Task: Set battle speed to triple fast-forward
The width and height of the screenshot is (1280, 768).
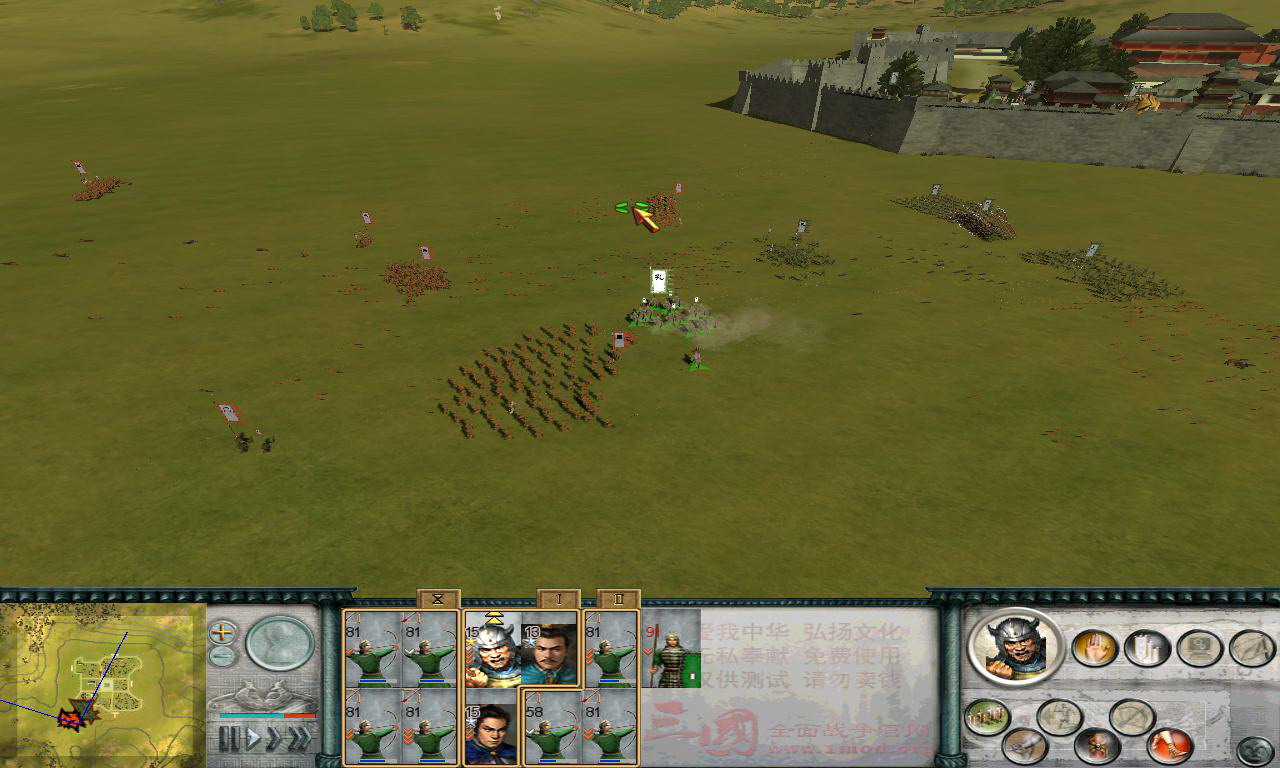Action: (x=300, y=740)
